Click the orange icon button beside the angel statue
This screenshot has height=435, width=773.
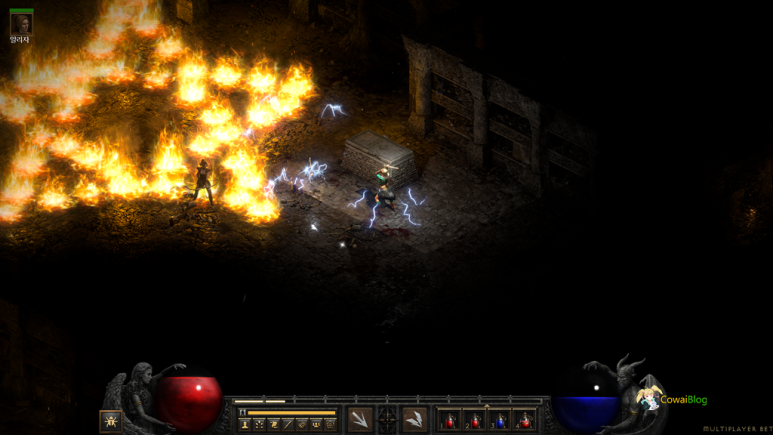[111, 421]
